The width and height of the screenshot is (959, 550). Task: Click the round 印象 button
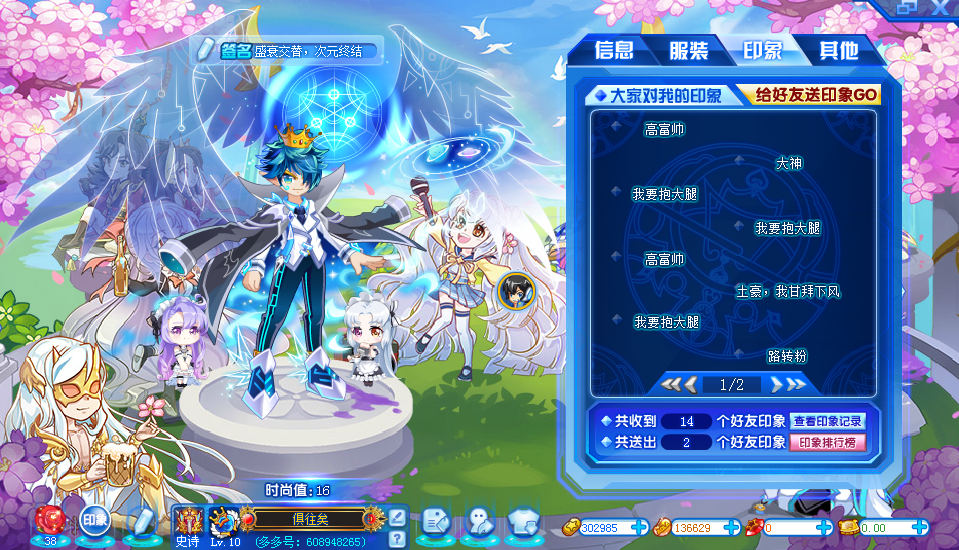(95, 520)
